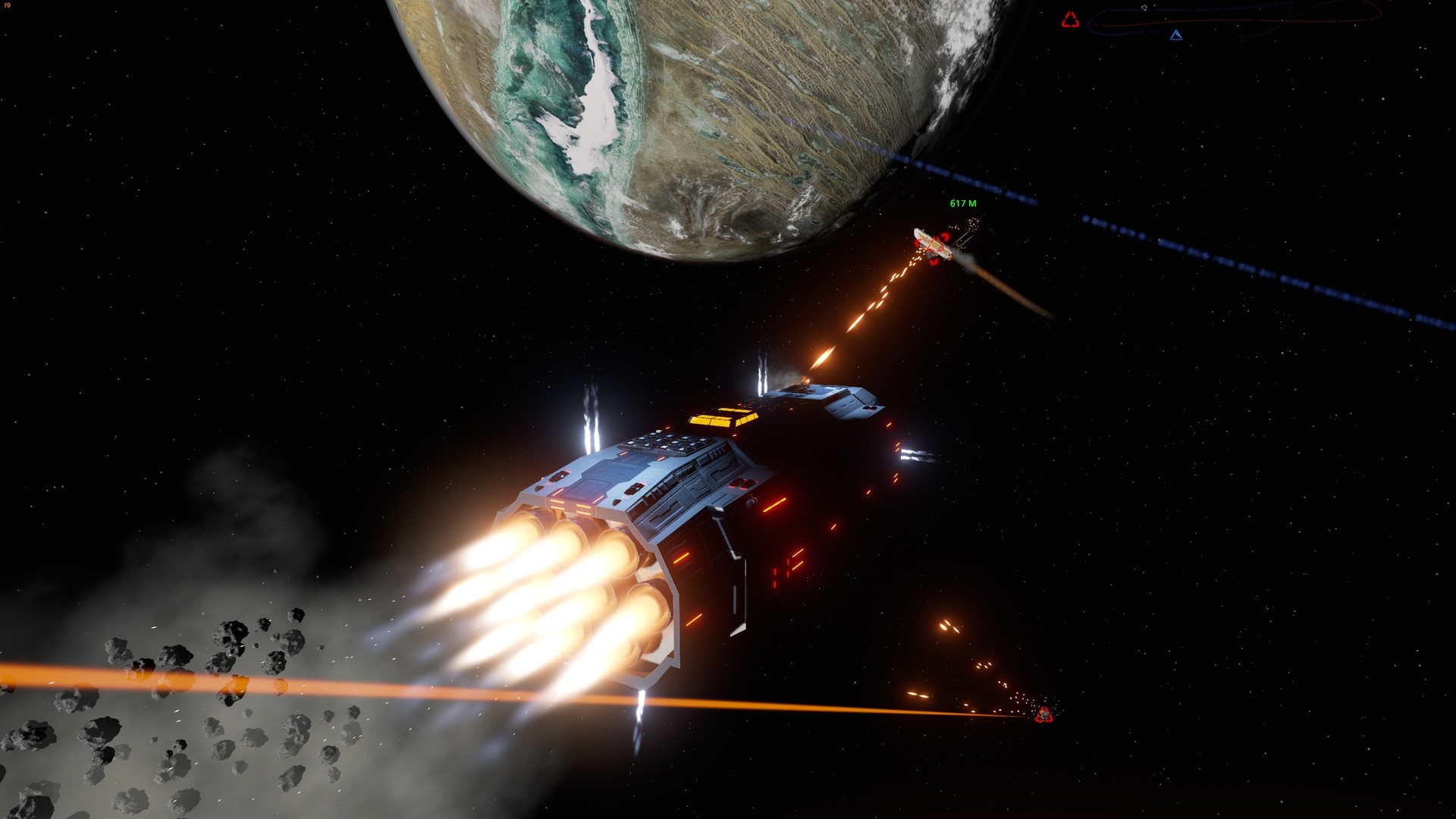
Task: Click the red target marker at bottom right
Action: click(x=1045, y=714)
